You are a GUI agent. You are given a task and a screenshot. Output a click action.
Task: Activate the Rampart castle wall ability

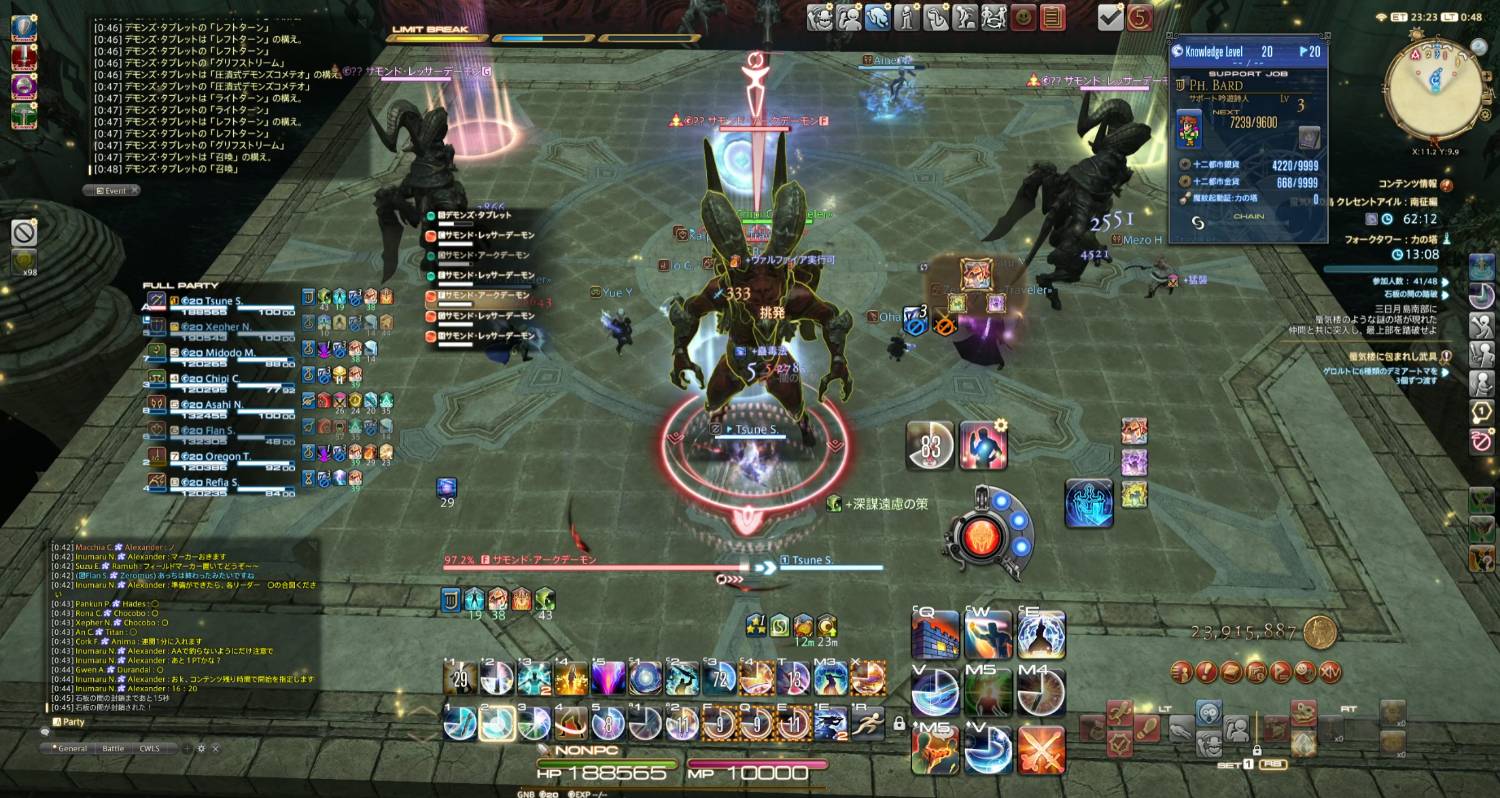934,634
